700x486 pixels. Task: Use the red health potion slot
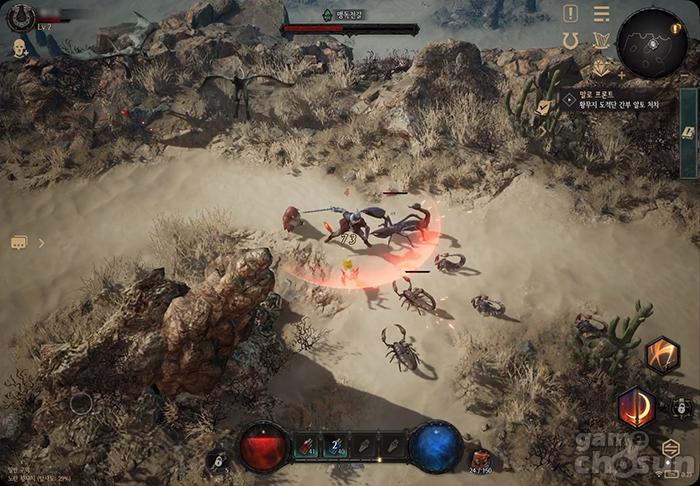(307, 446)
